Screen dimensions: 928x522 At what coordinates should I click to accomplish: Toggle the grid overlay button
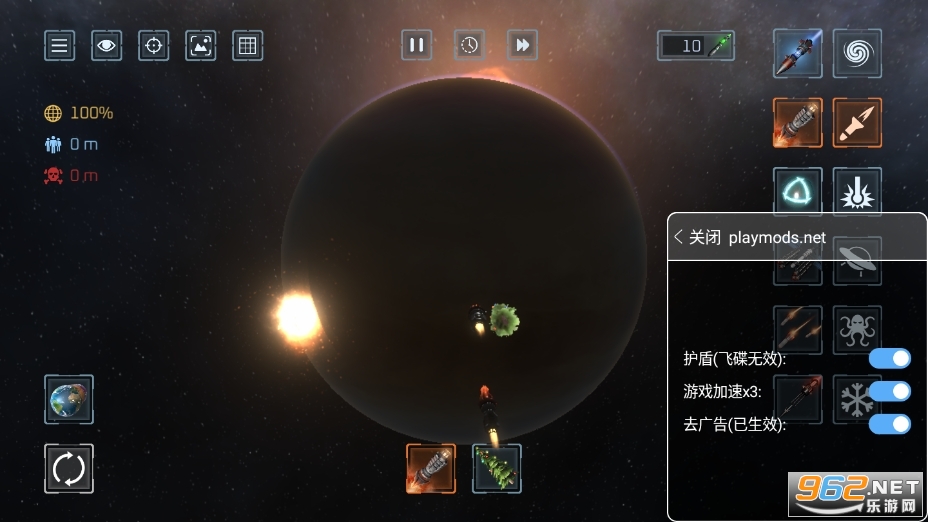coord(247,45)
